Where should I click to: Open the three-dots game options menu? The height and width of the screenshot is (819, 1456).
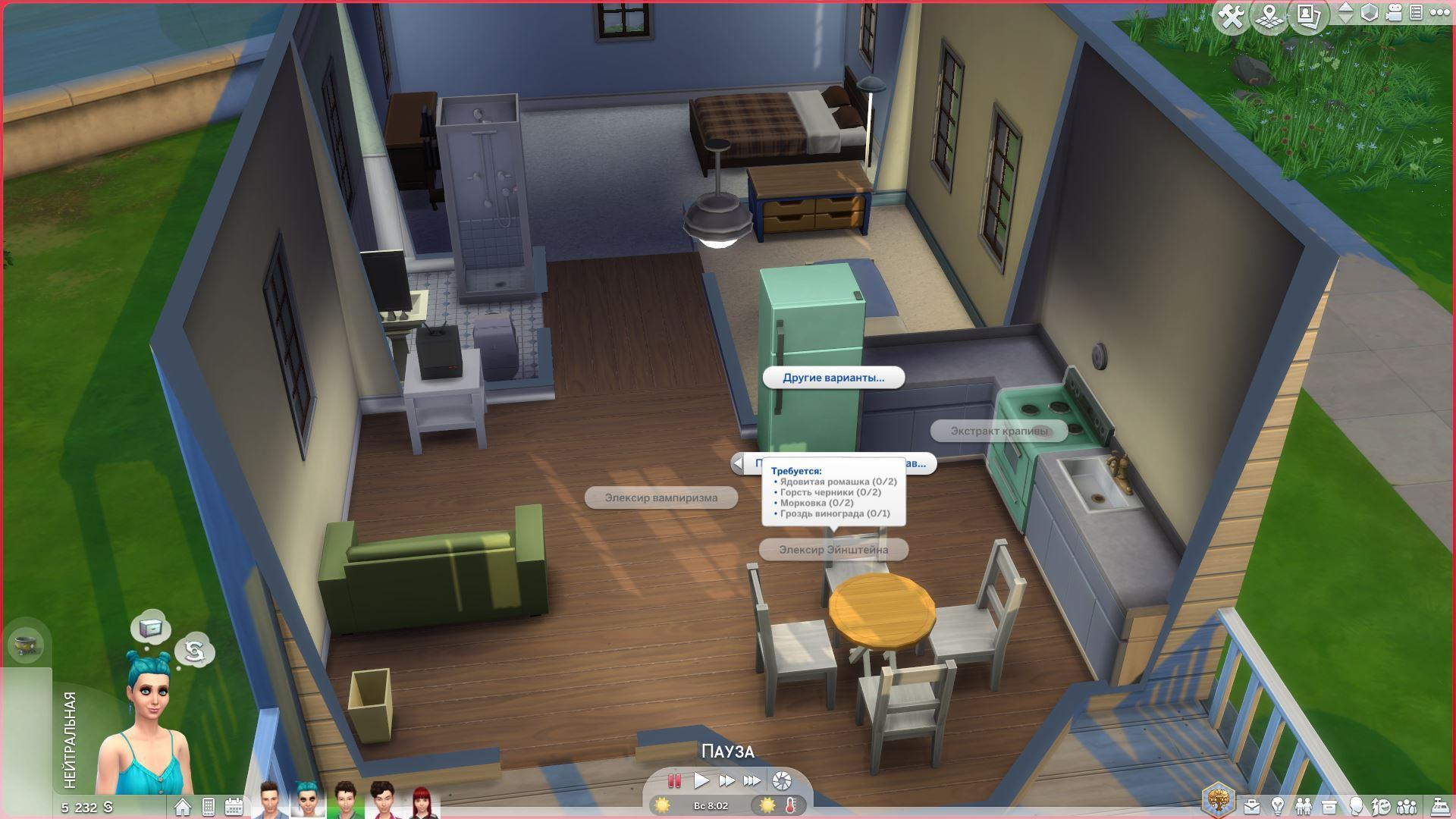[x=1439, y=13]
